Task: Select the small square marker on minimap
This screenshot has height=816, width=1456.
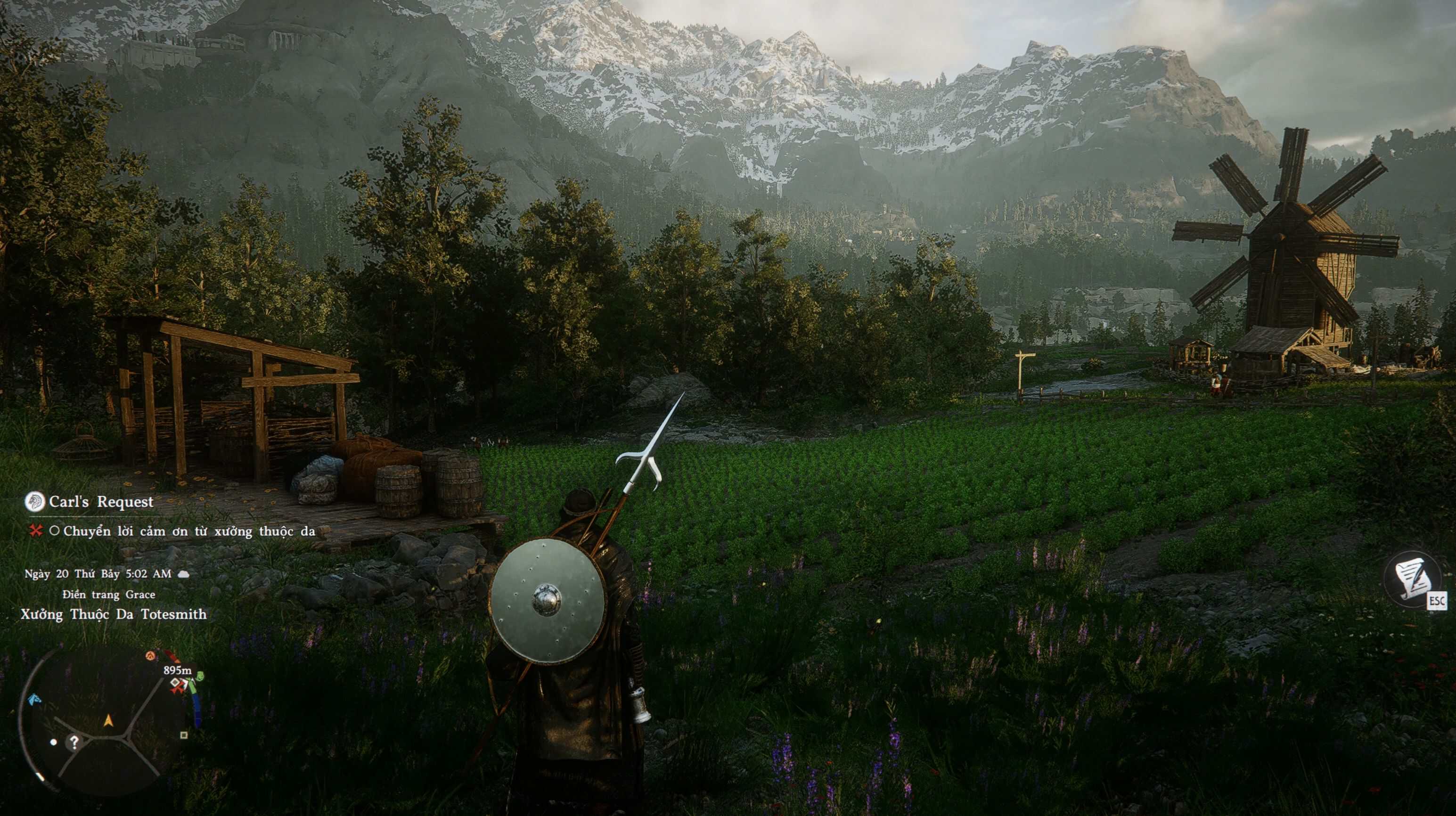Action: pyautogui.click(x=184, y=735)
